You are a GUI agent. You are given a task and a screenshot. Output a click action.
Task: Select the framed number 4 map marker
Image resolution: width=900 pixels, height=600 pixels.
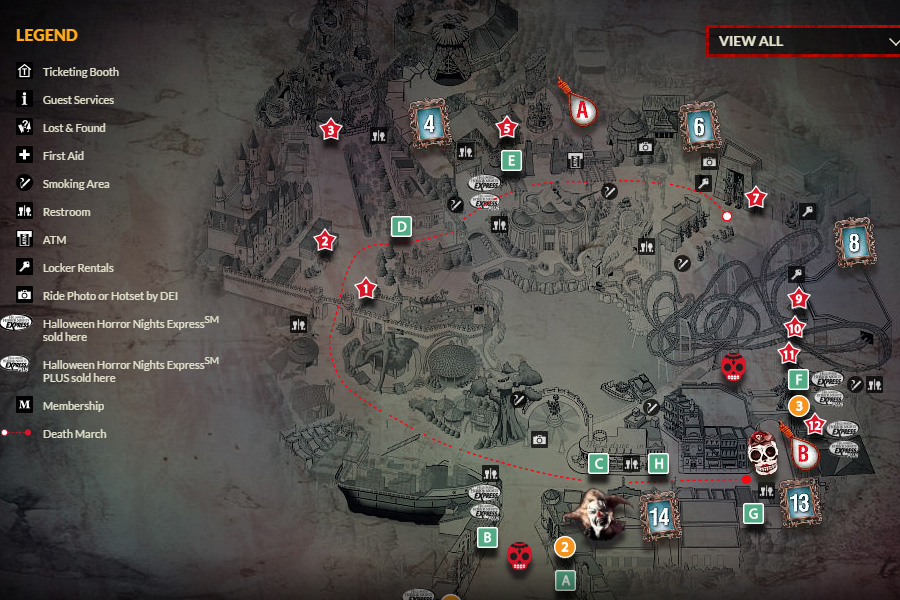click(x=430, y=126)
